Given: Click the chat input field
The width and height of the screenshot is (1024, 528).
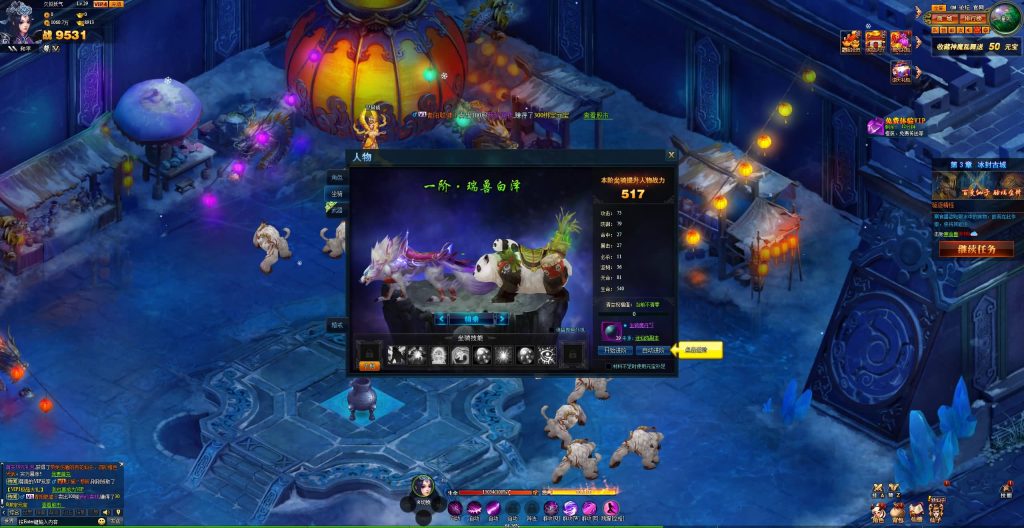Looking at the screenshot, I should click(50, 521).
